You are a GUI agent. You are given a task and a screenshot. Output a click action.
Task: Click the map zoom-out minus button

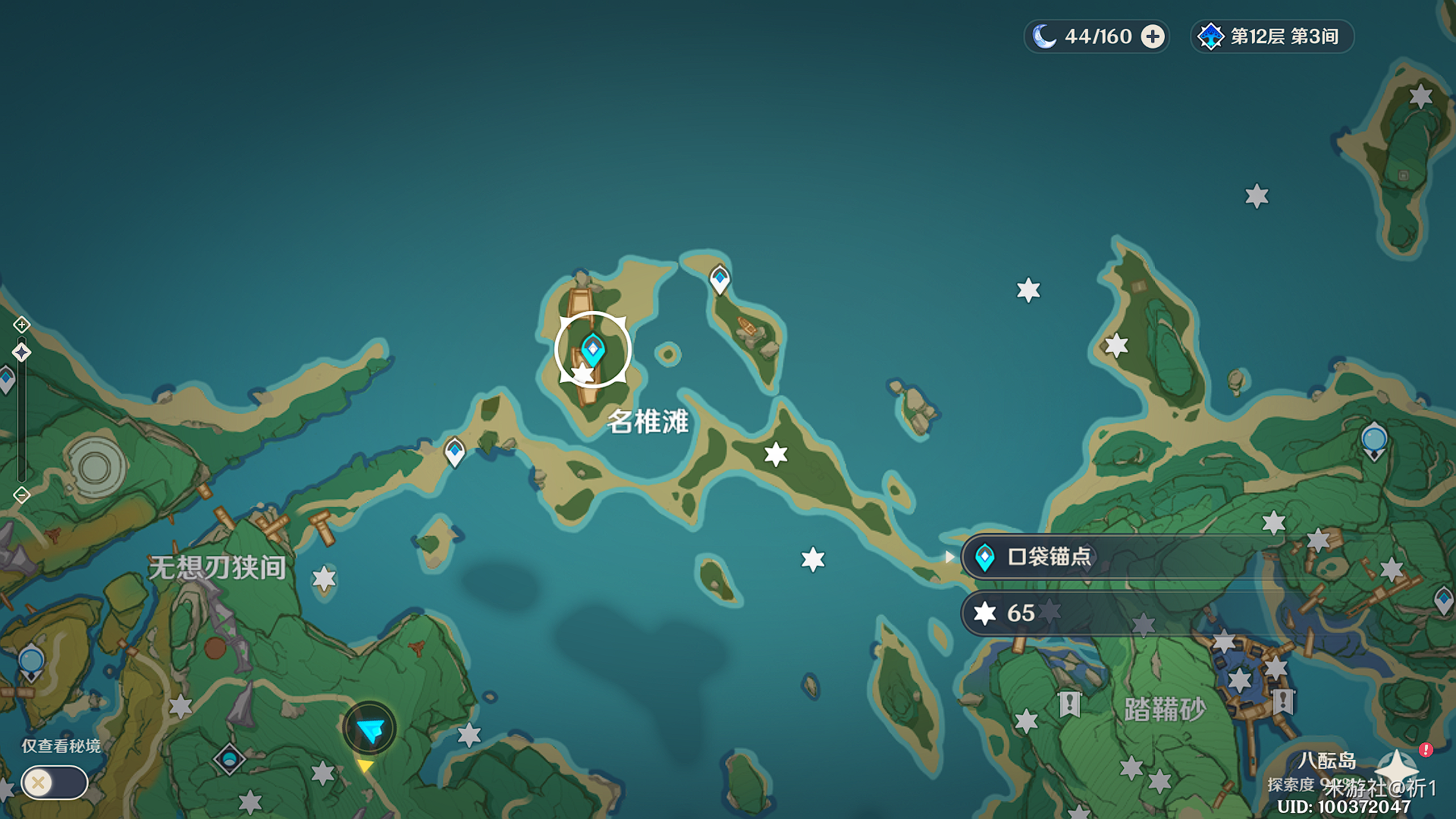pyautogui.click(x=21, y=495)
